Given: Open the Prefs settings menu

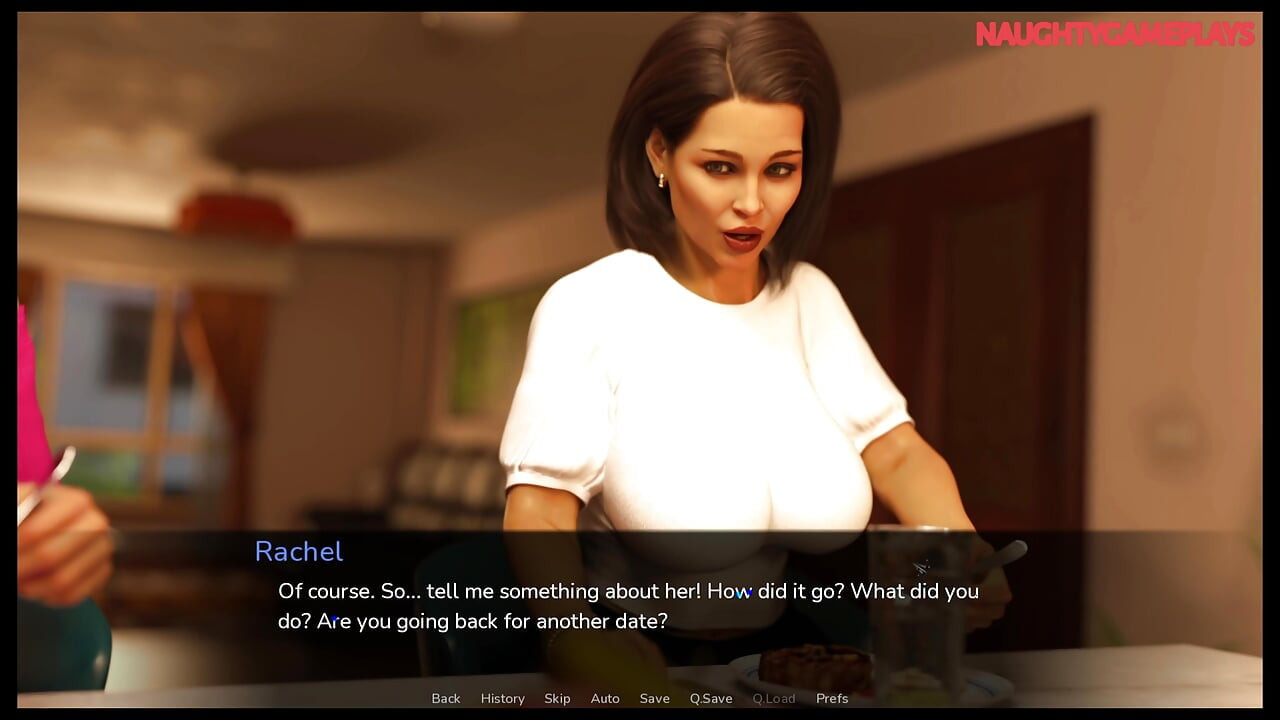Looking at the screenshot, I should tap(832, 698).
